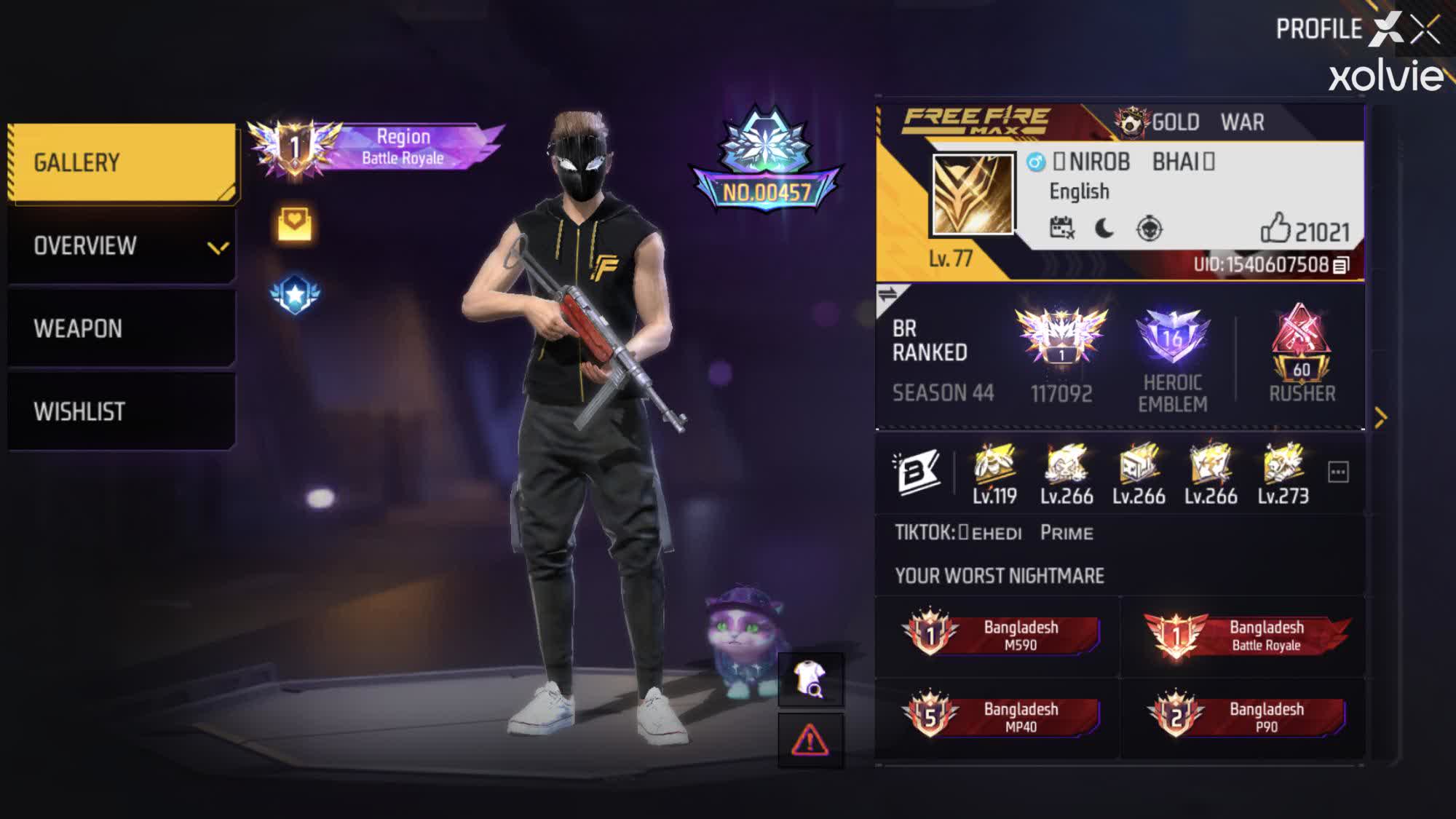Click the report warning triangle icon

pos(811,741)
